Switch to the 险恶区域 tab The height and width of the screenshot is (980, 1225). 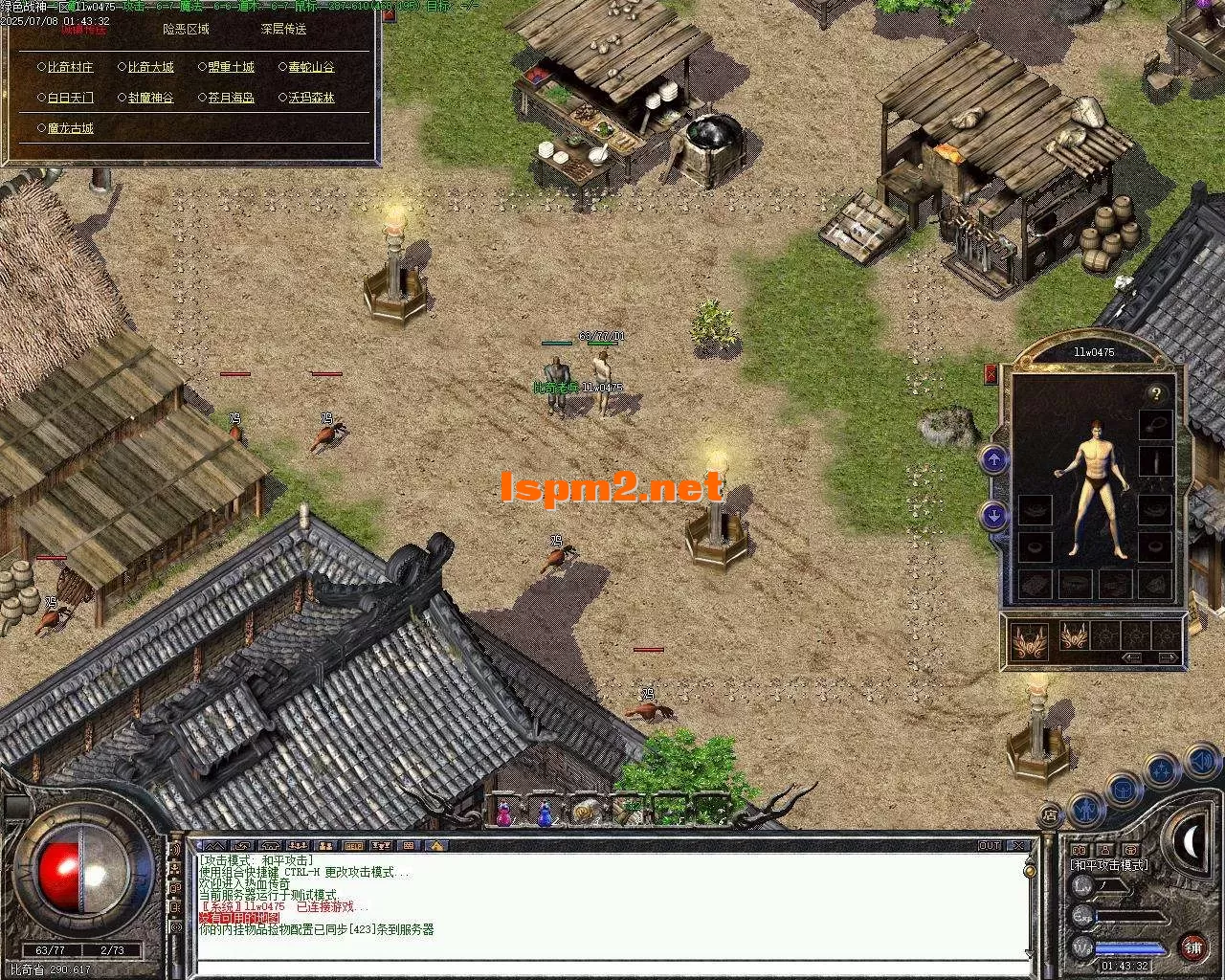point(186,30)
